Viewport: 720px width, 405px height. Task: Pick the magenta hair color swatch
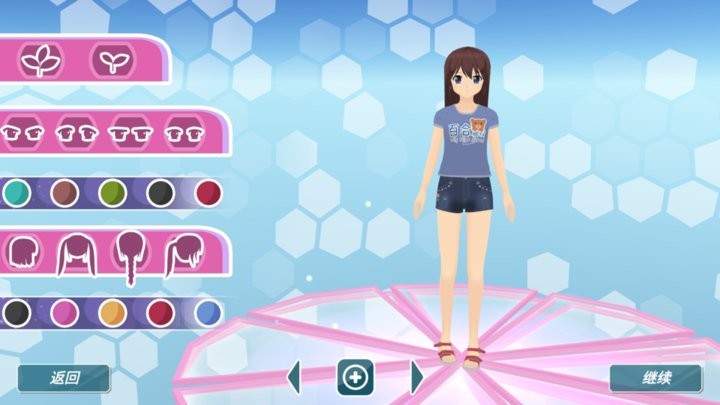[x=64, y=313]
